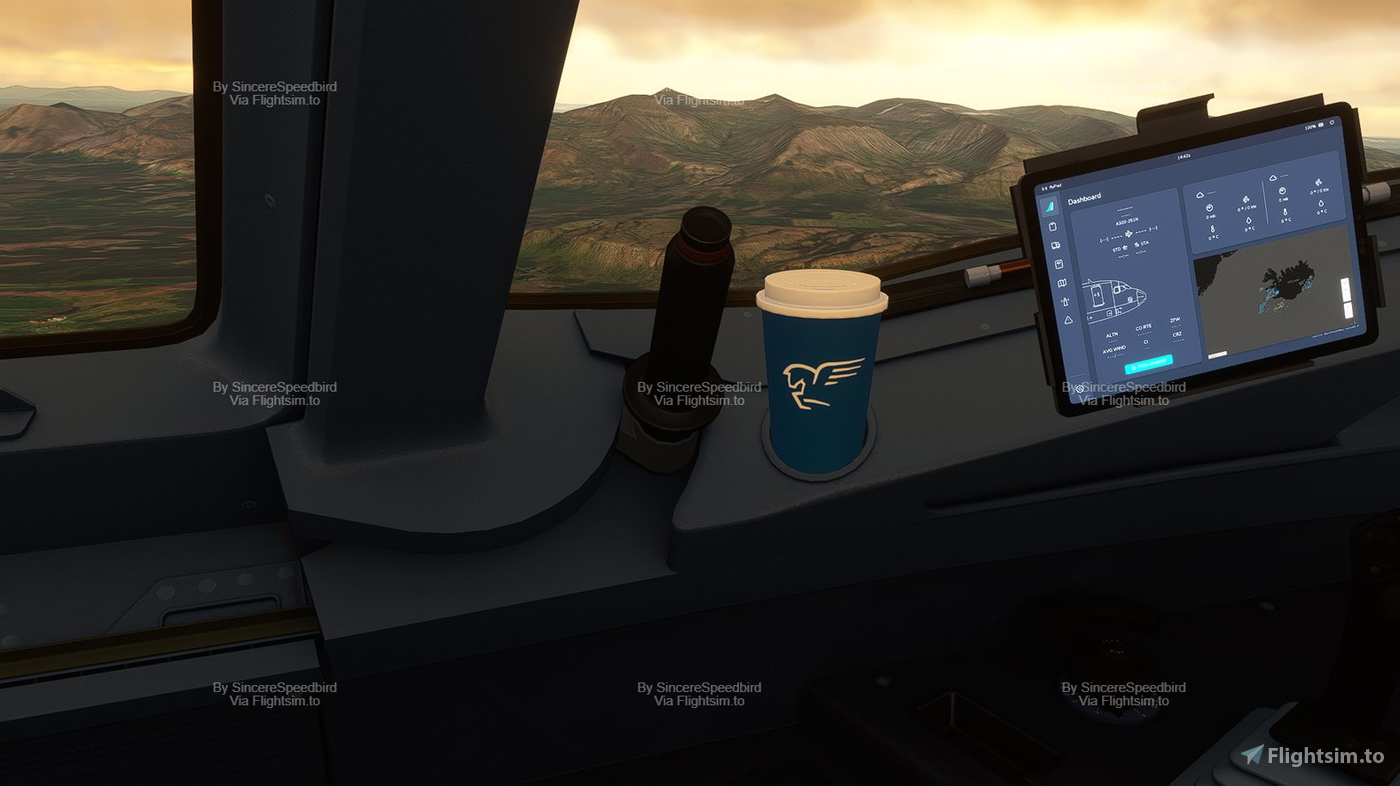Viewport: 1400px width, 786px height.
Task: Click the cloud icon in the weather panel
Action: [1202, 195]
